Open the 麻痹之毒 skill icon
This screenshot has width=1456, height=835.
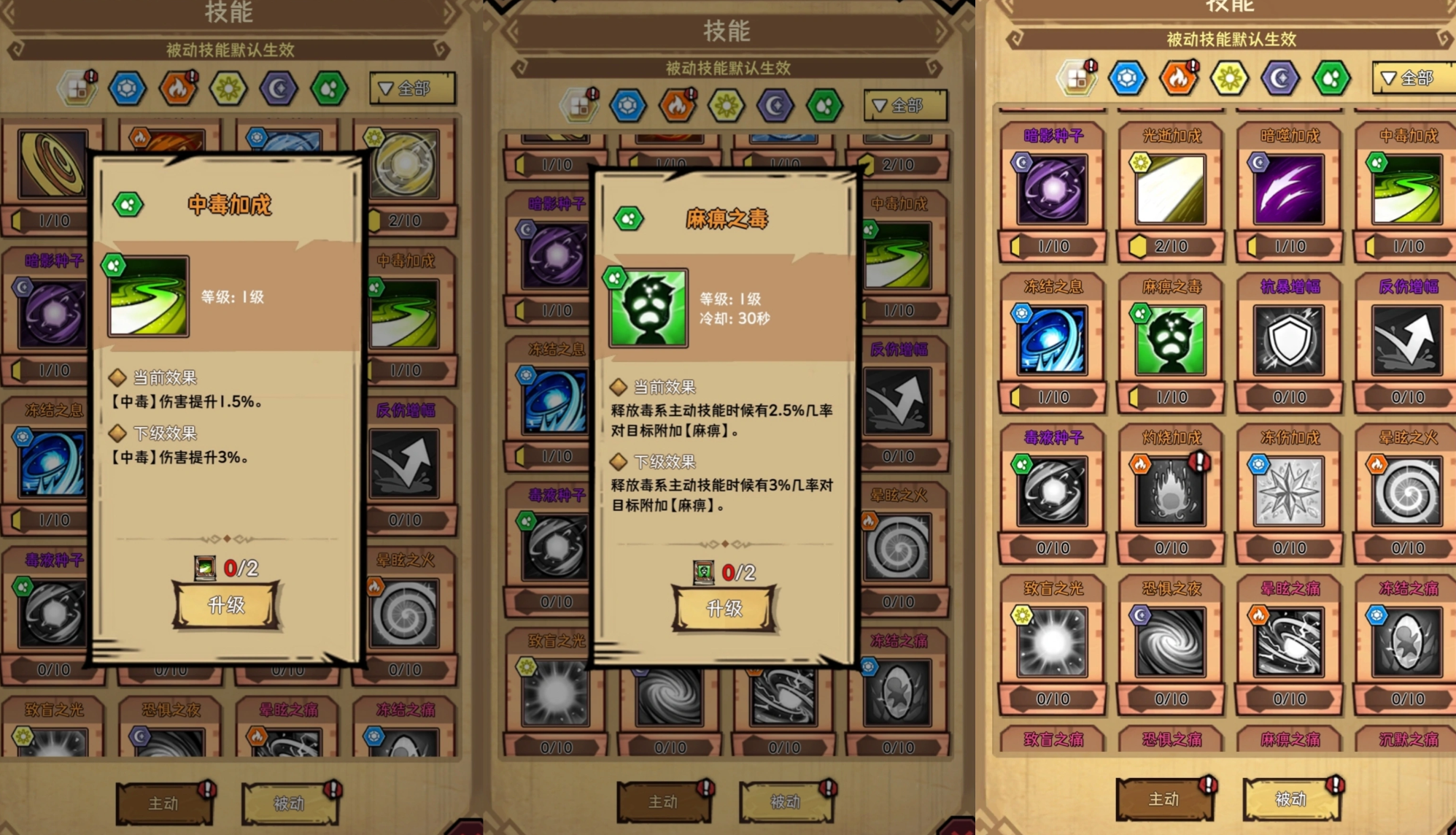click(1170, 339)
